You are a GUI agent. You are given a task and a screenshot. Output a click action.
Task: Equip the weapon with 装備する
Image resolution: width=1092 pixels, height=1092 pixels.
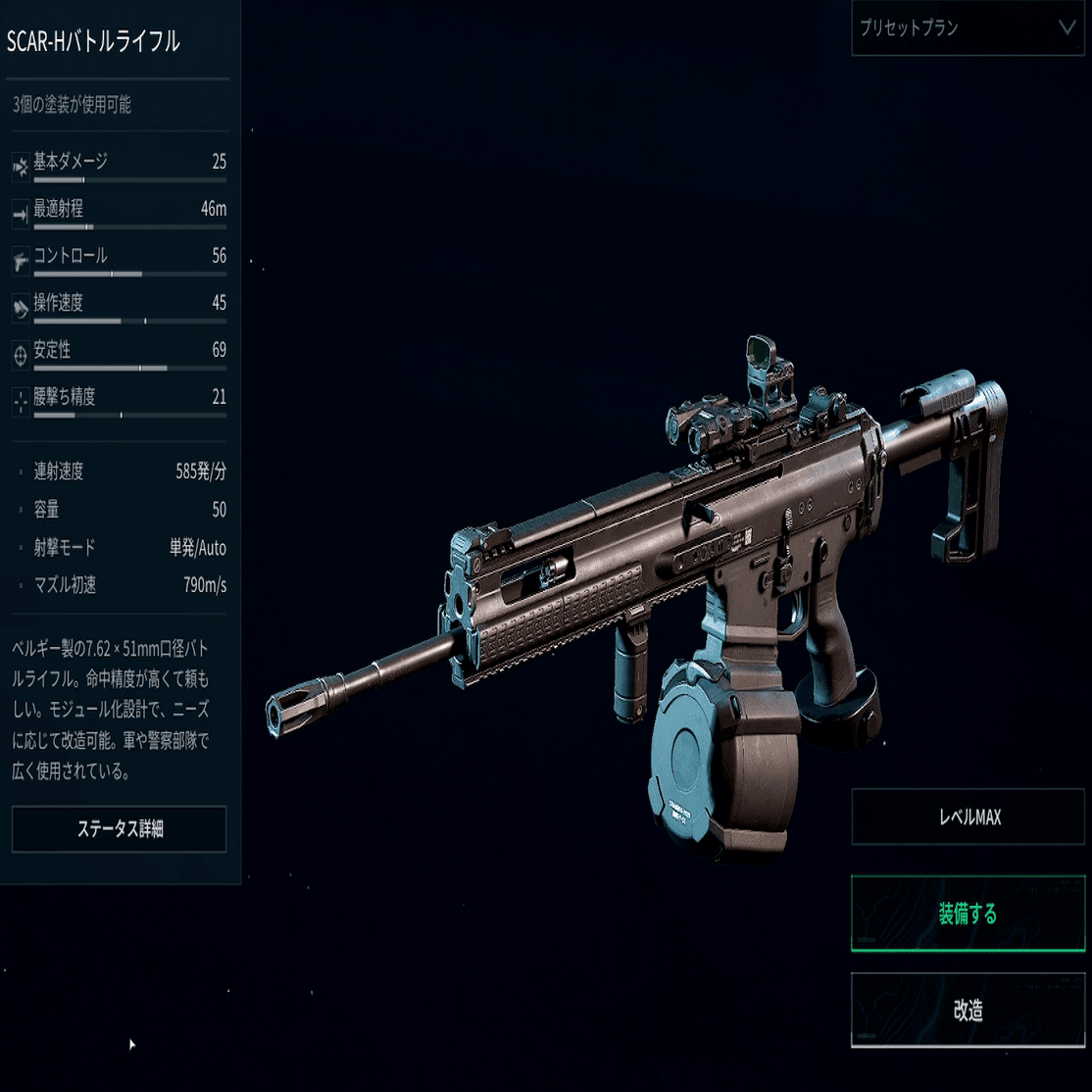tap(968, 914)
